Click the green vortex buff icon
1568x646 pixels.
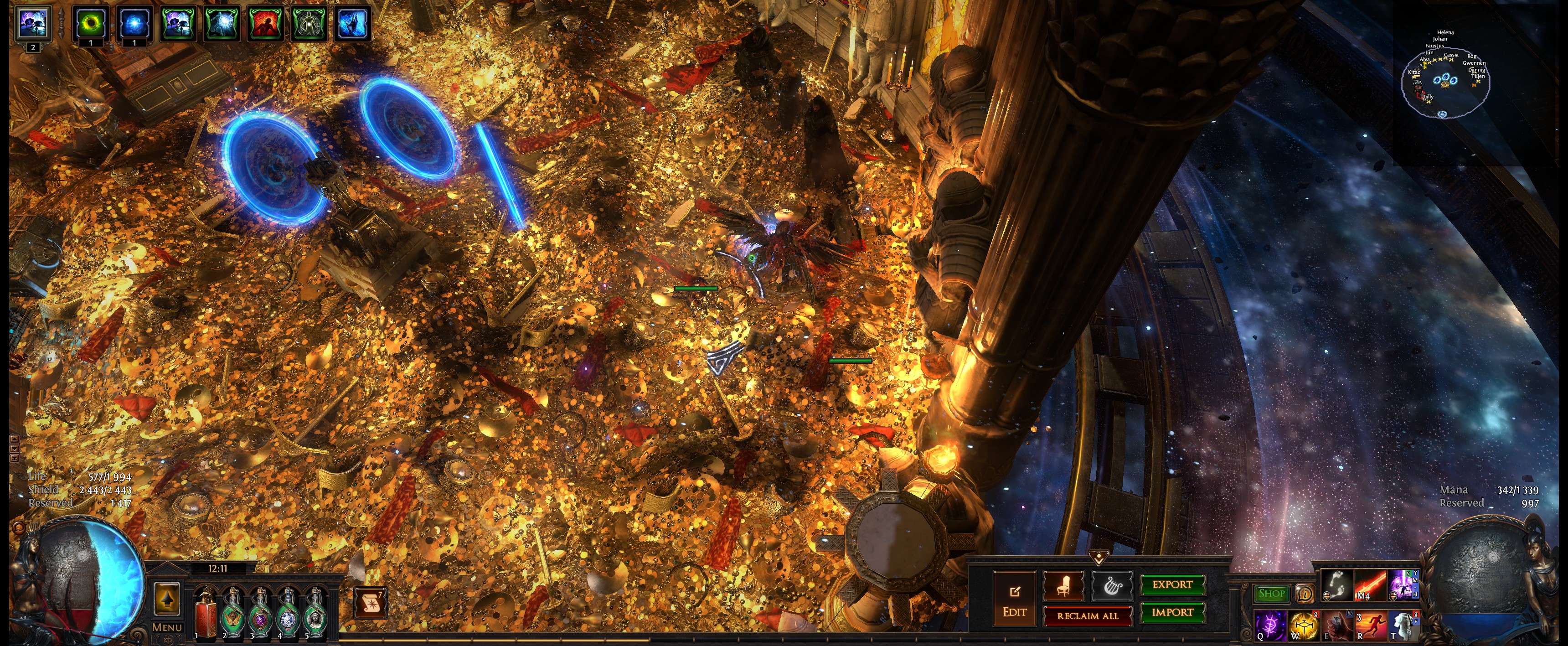91,24
